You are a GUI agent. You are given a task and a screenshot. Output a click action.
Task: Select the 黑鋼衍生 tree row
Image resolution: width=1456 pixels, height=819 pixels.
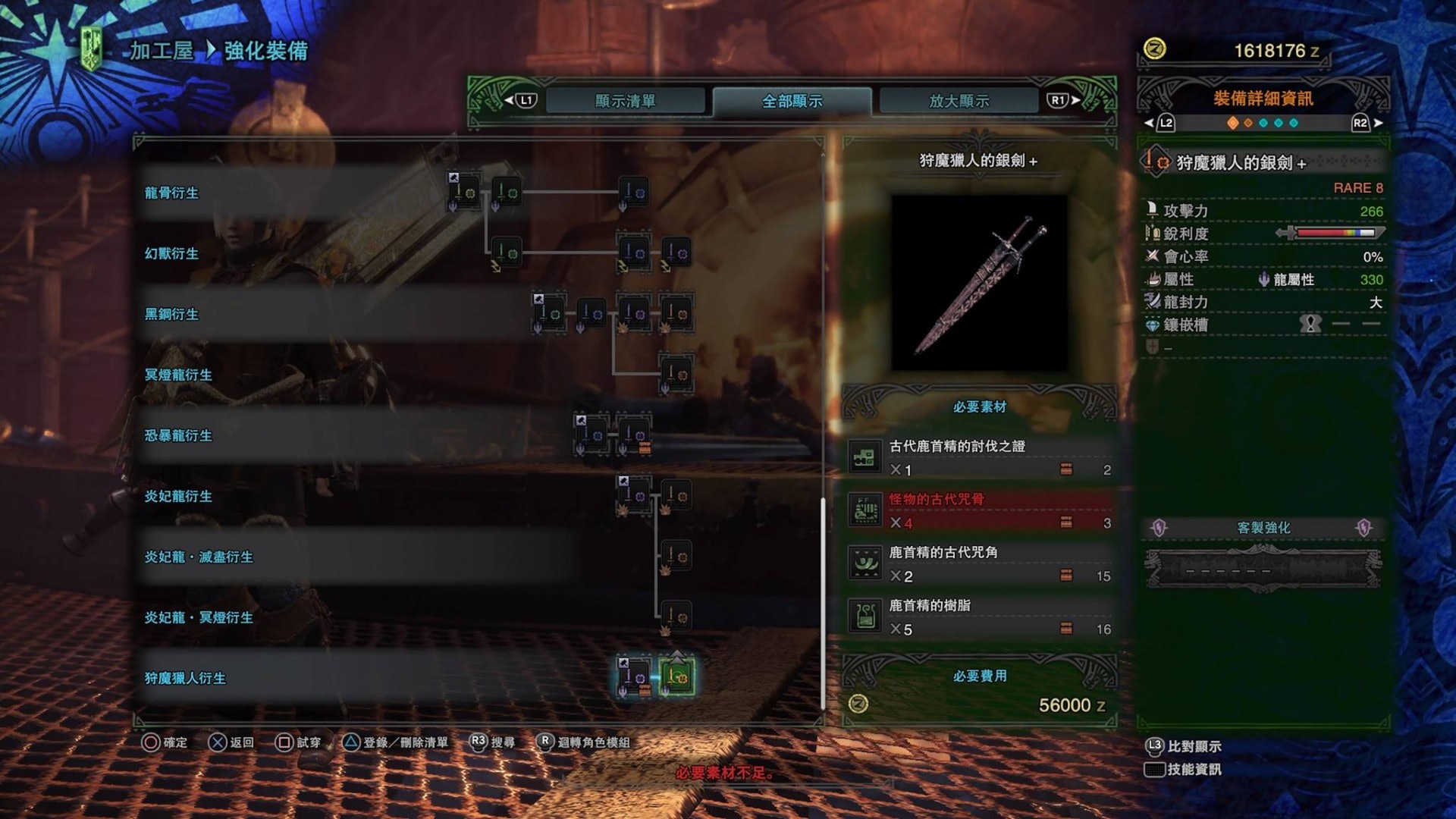171,314
